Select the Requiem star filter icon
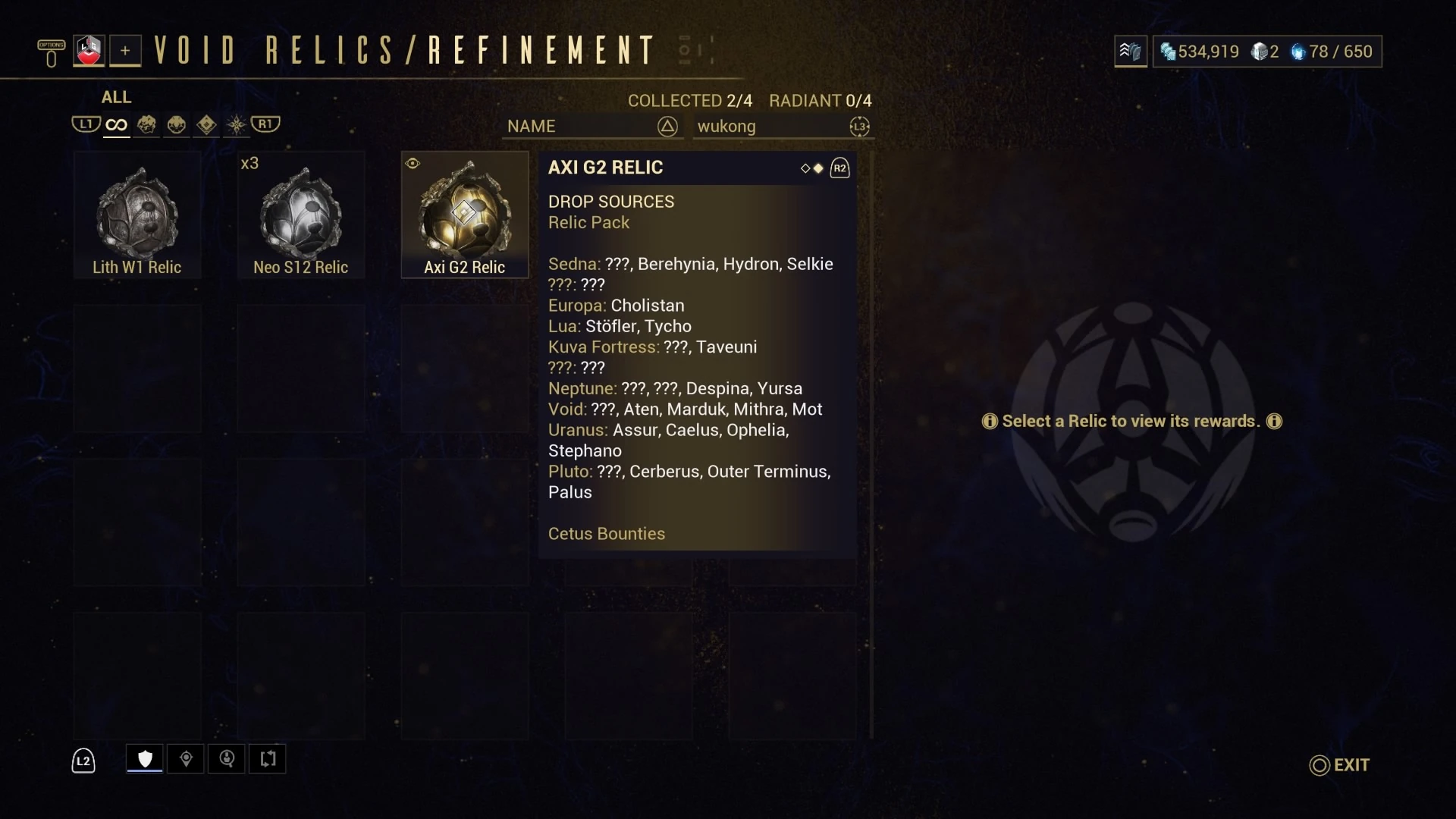 [x=235, y=124]
